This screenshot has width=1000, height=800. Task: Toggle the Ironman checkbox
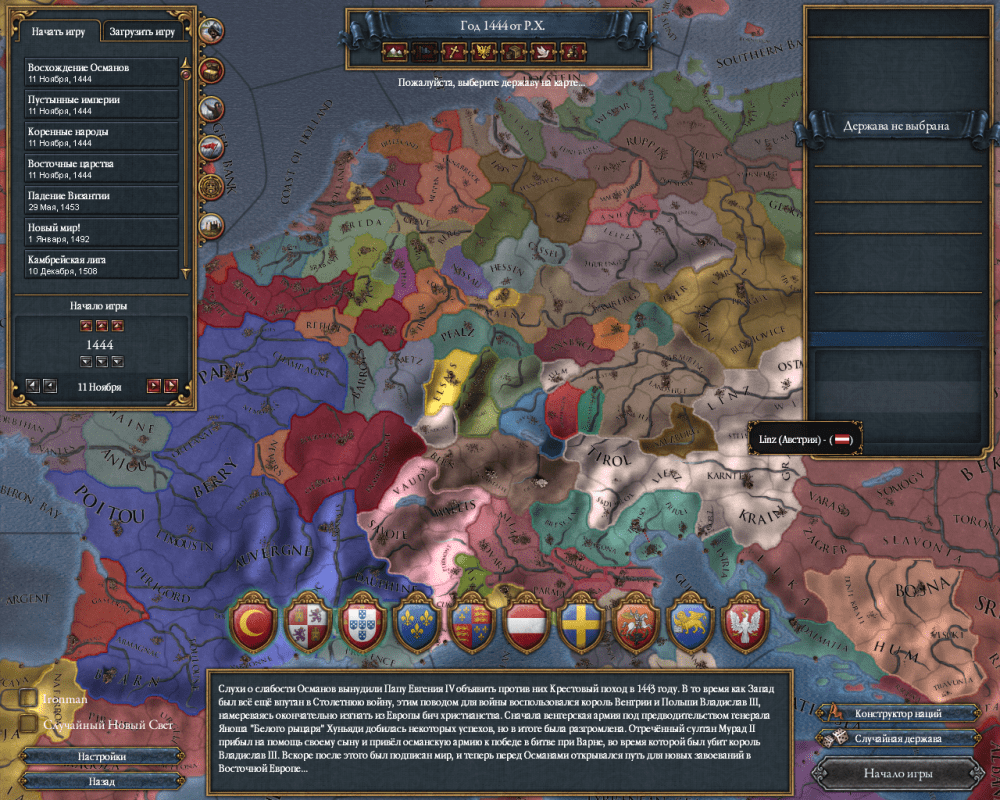(27, 699)
